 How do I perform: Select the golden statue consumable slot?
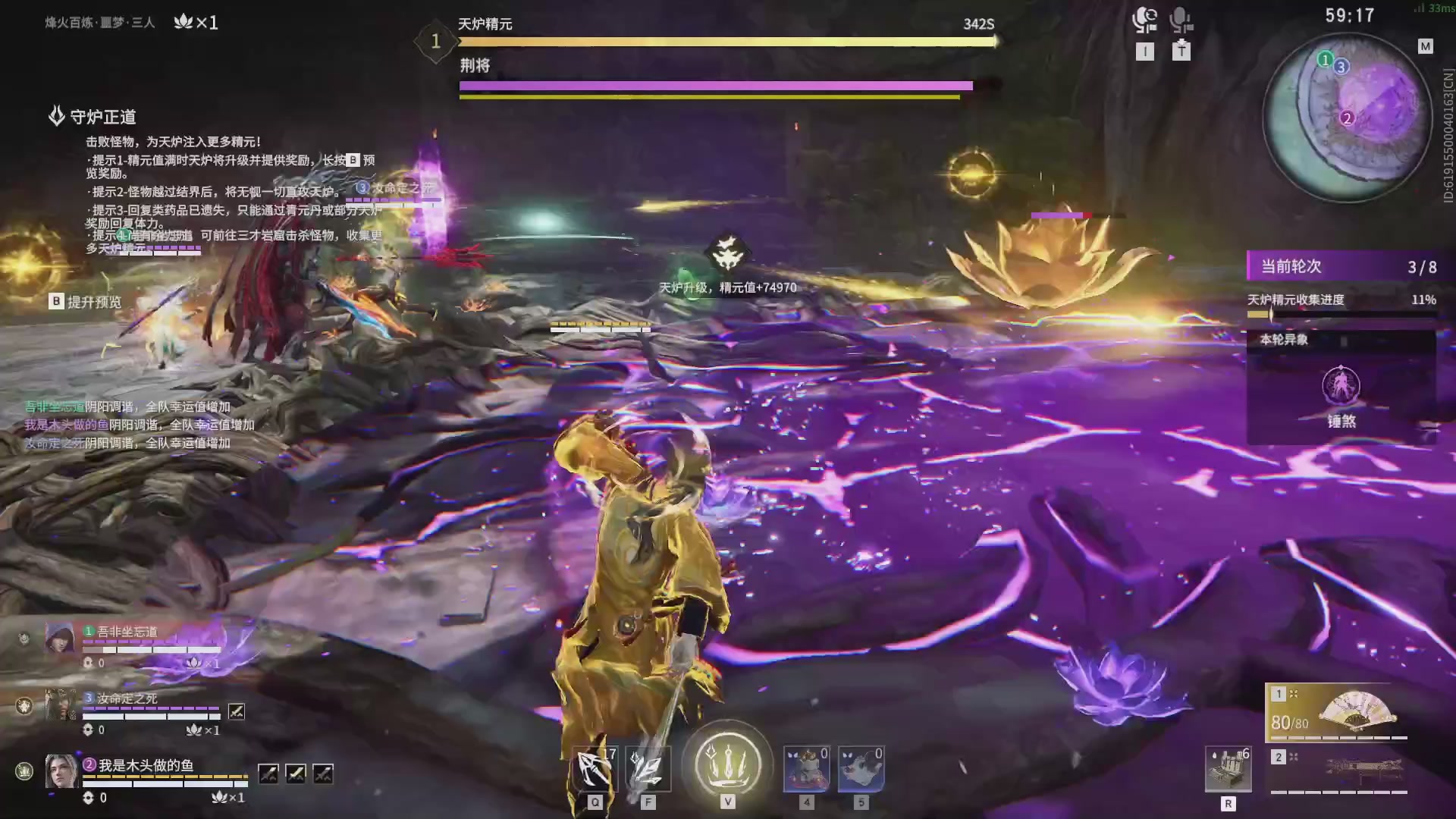(806, 768)
